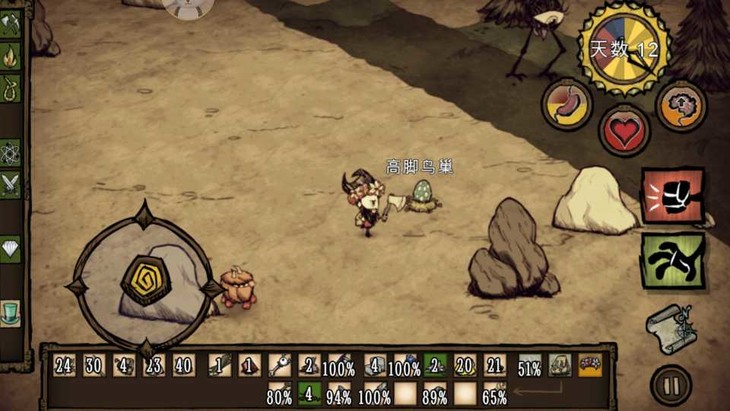Open the green top hat Dress tab
The width and height of the screenshot is (730, 411).
coord(11,312)
